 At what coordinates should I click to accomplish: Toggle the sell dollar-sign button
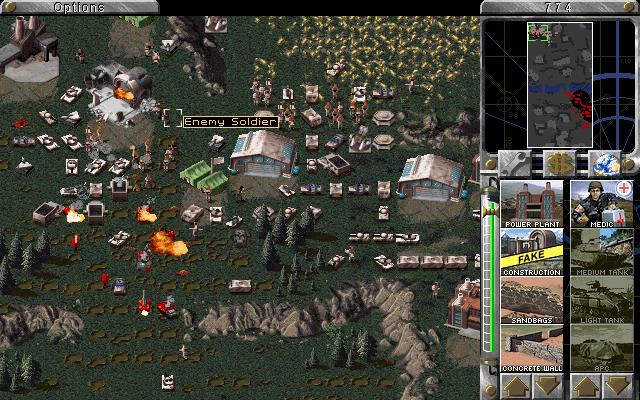560,163
